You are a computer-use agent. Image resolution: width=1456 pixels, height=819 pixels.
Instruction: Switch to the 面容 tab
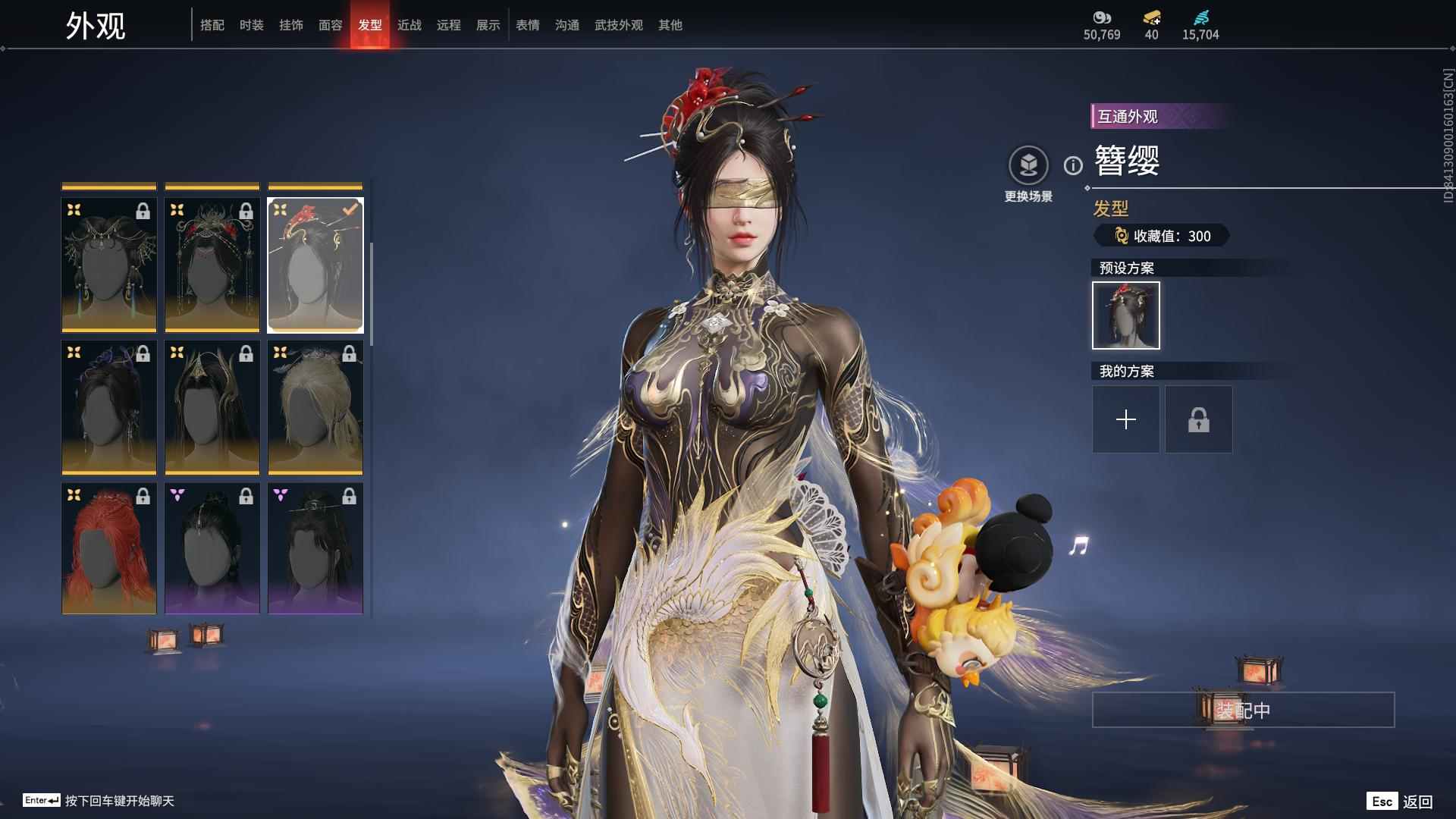[x=330, y=25]
